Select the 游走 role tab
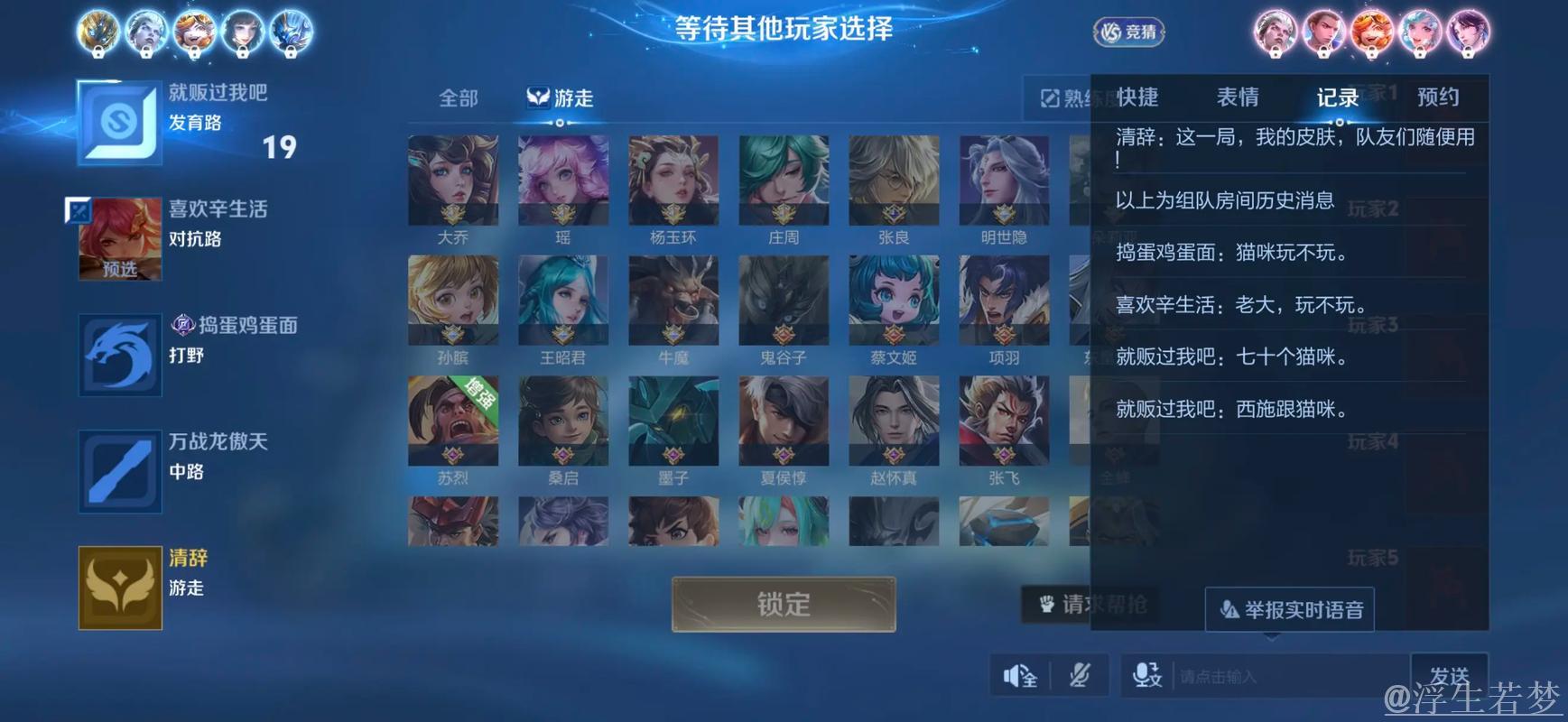This screenshot has height=722, width=1568. click(561, 98)
